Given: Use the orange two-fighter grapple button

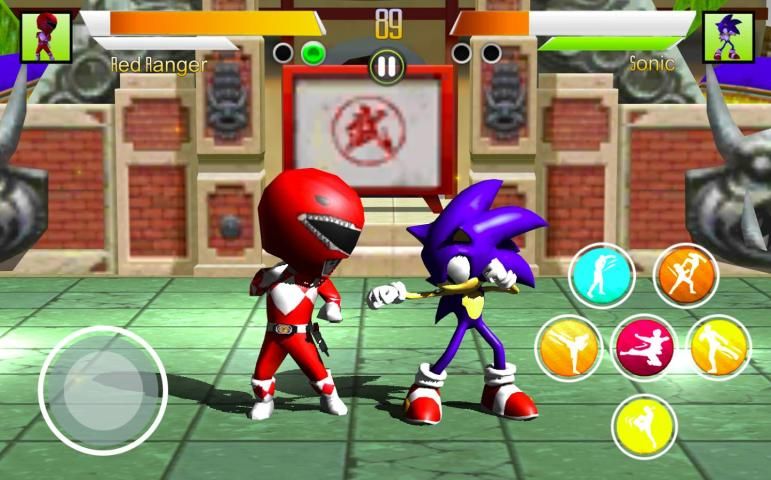Looking at the screenshot, I should pyautogui.click(x=686, y=275).
